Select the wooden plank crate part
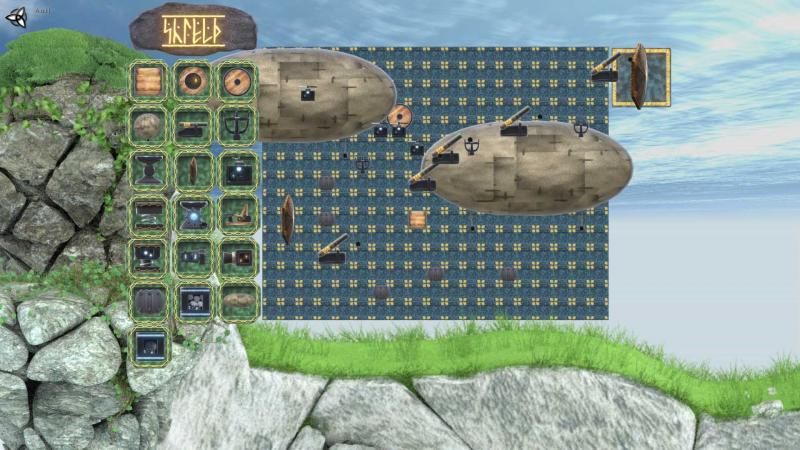The width and height of the screenshot is (800, 450). pos(149,81)
